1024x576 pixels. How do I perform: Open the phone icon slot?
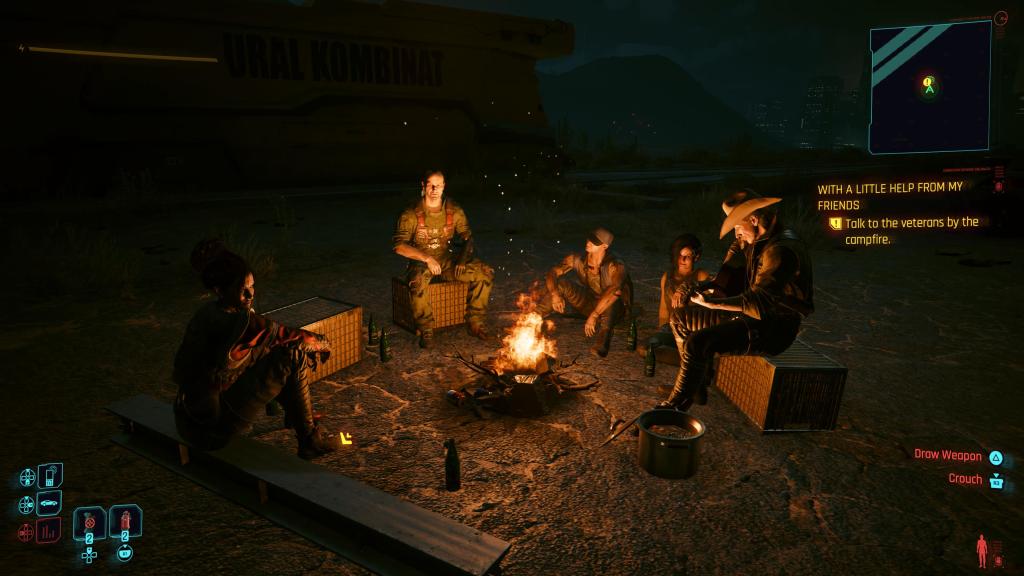coord(50,474)
